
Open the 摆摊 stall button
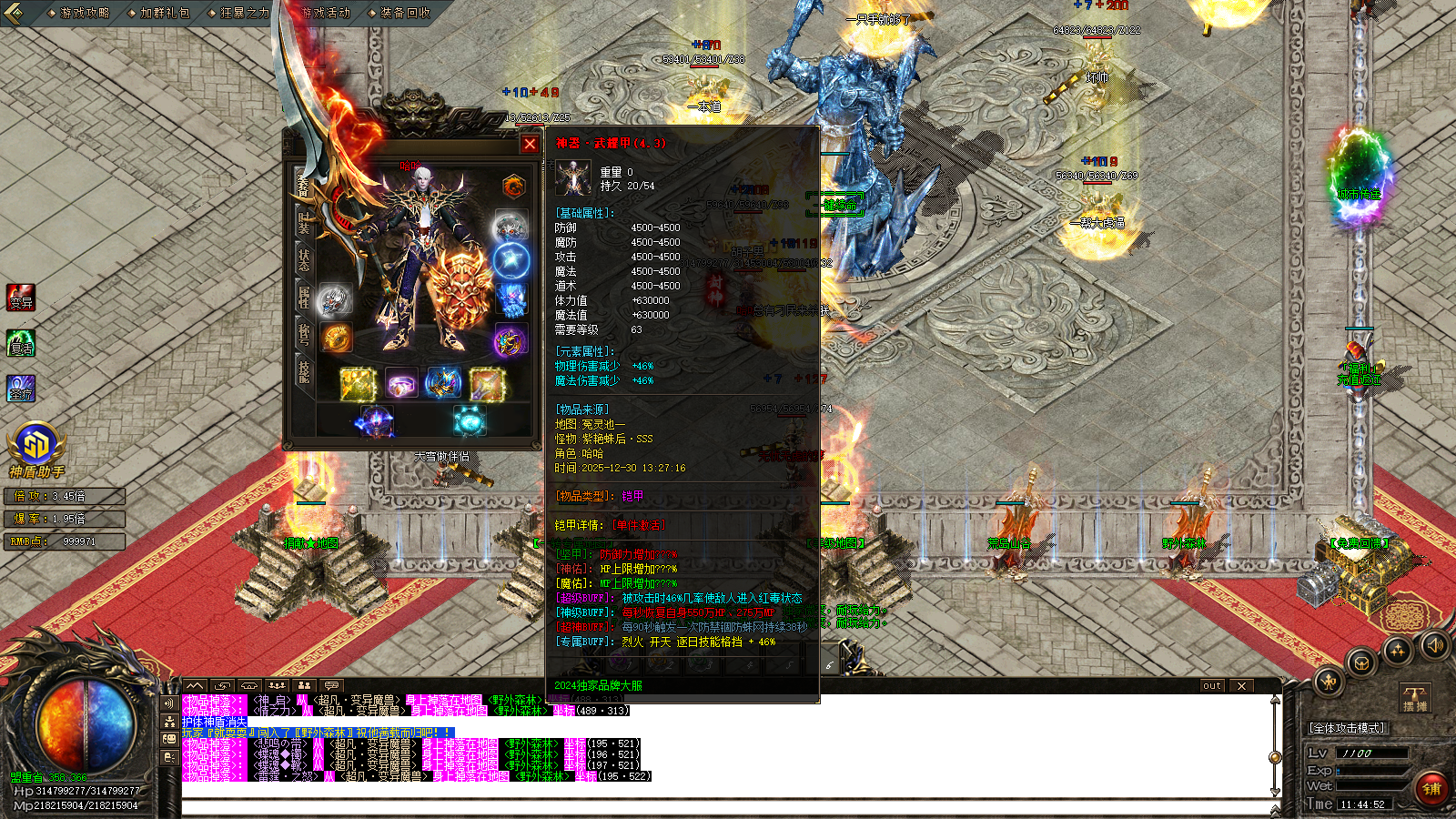(x=1415, y=699)
